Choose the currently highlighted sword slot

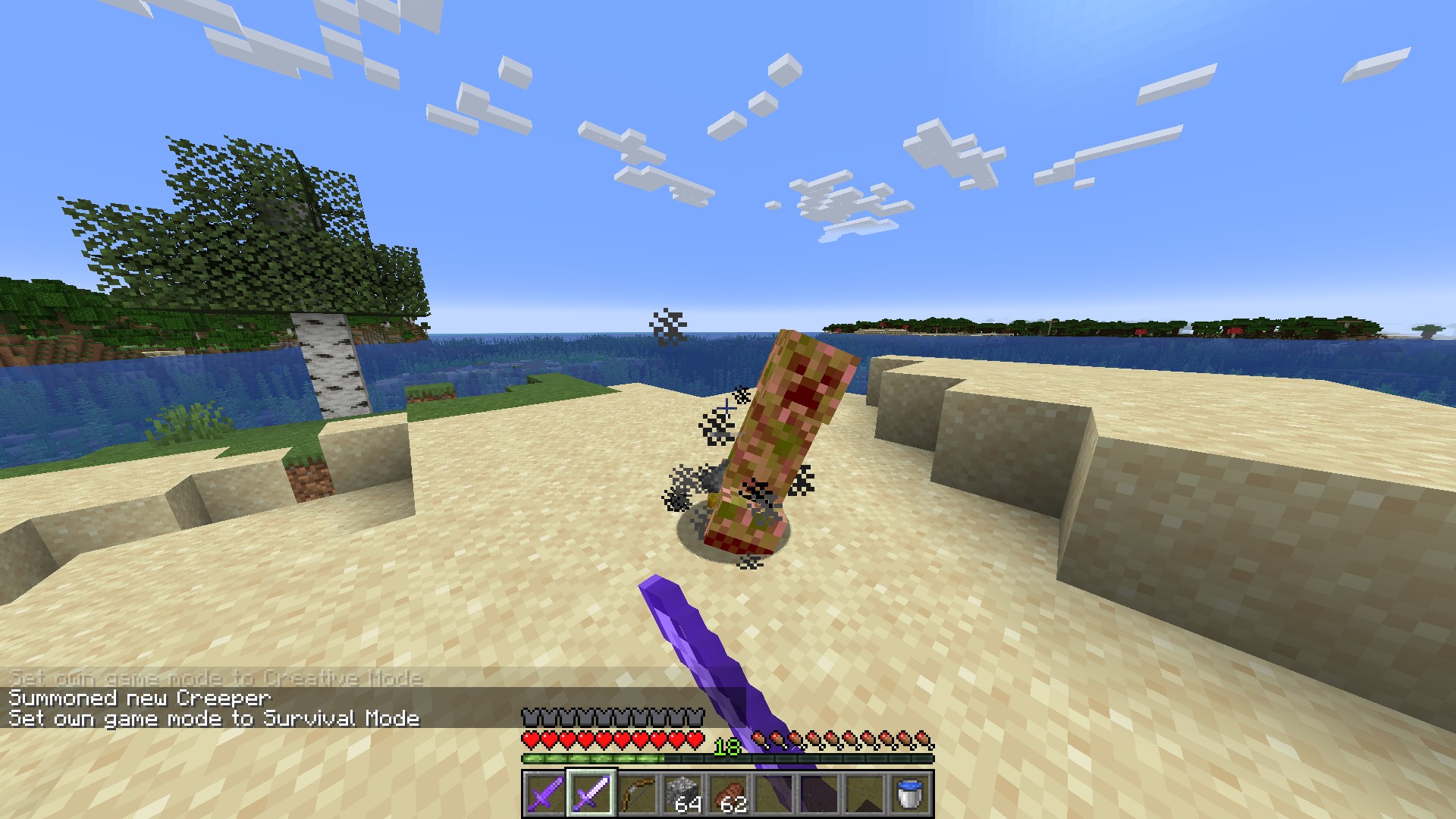coord(591,794)
